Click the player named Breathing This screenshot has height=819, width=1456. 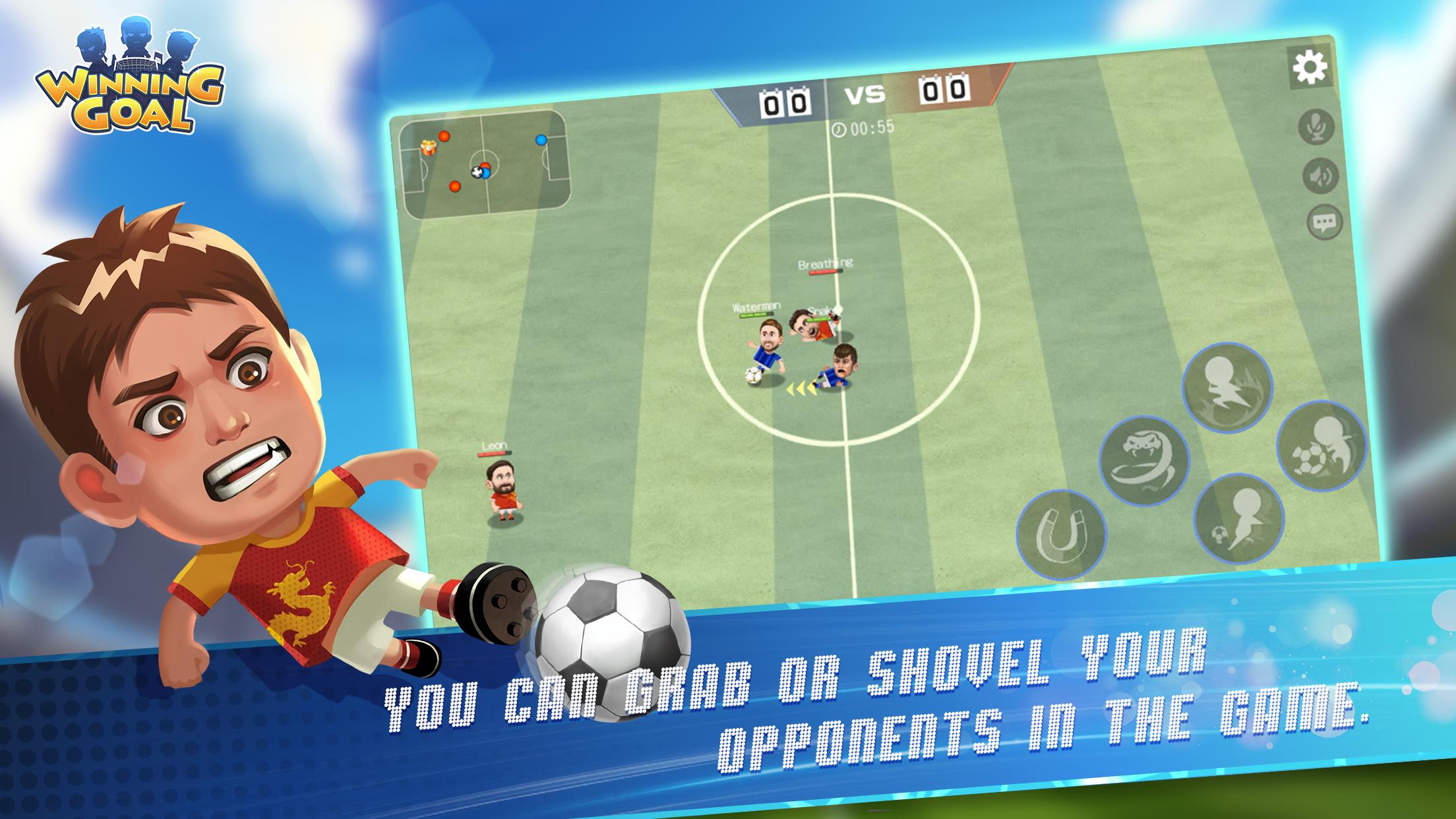(824, 264)
